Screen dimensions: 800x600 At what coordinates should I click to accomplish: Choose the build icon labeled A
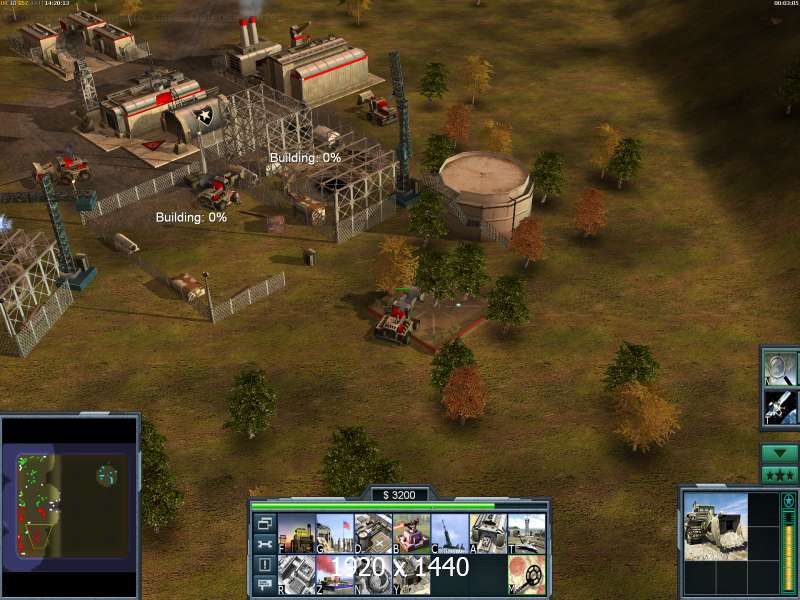[x=488, y=533]
